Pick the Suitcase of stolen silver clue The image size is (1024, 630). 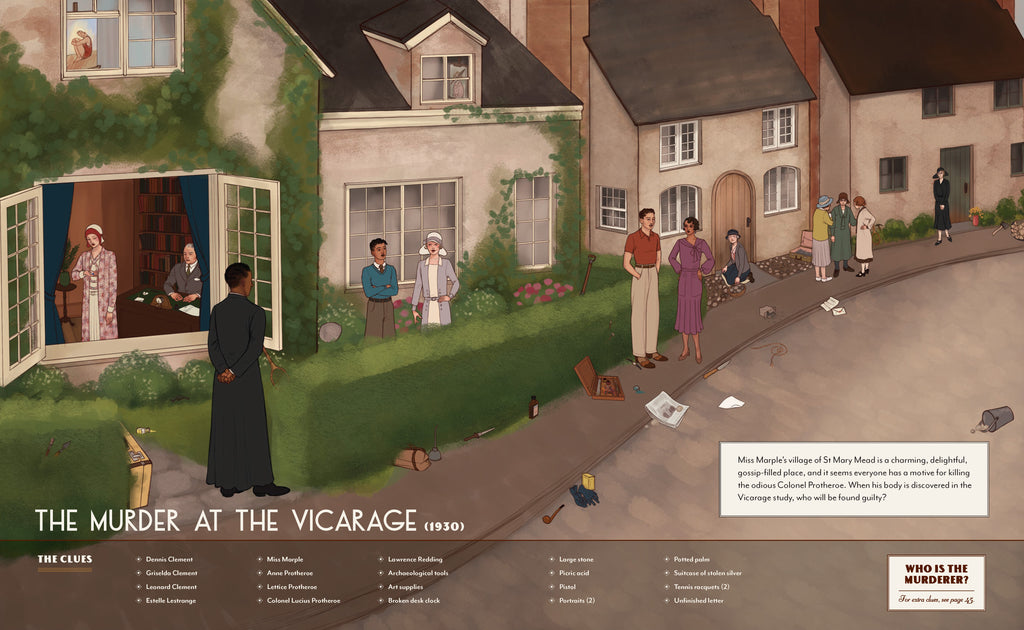point(707,573)
